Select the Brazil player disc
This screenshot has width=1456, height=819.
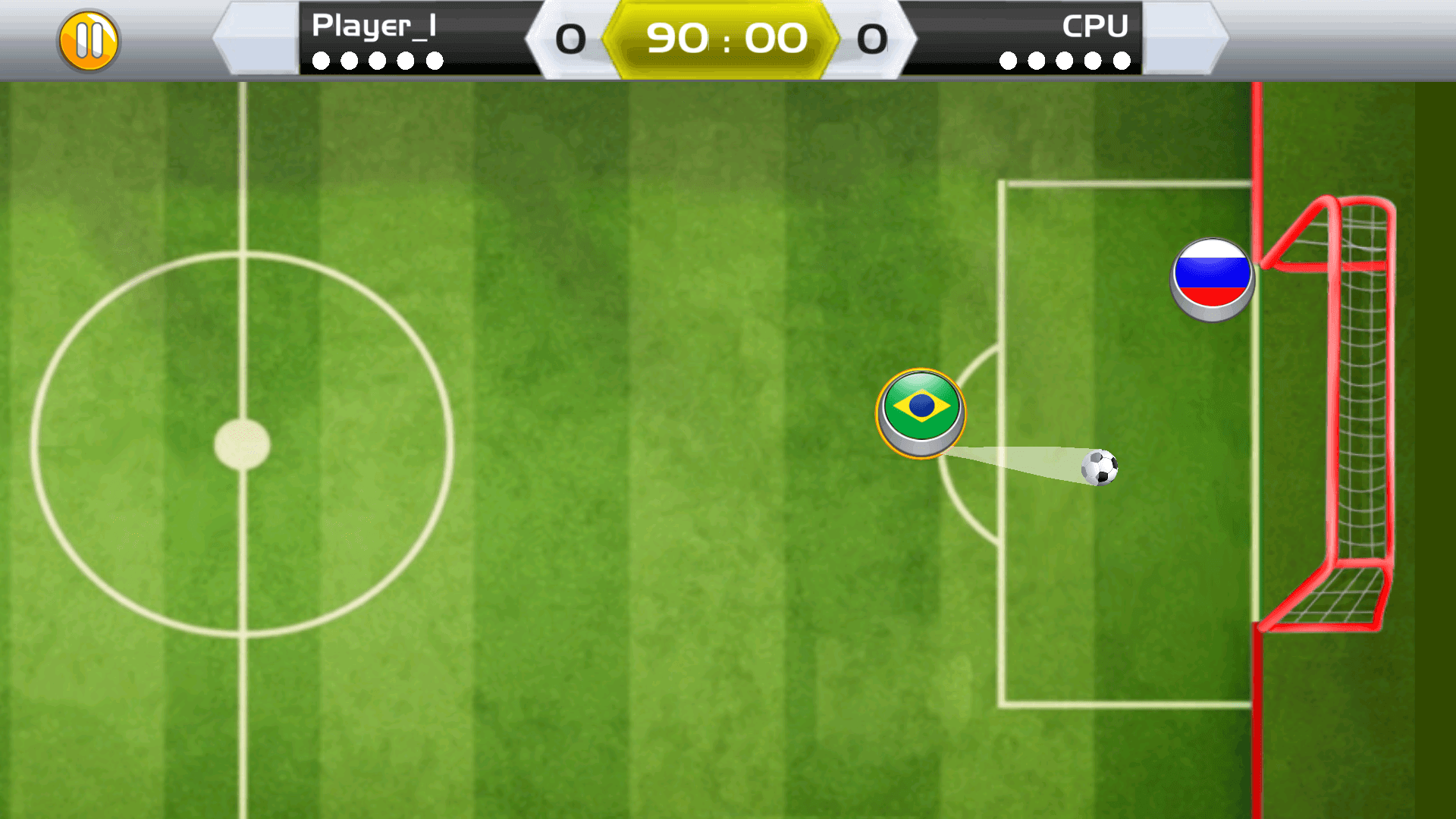tap(922, 412)
